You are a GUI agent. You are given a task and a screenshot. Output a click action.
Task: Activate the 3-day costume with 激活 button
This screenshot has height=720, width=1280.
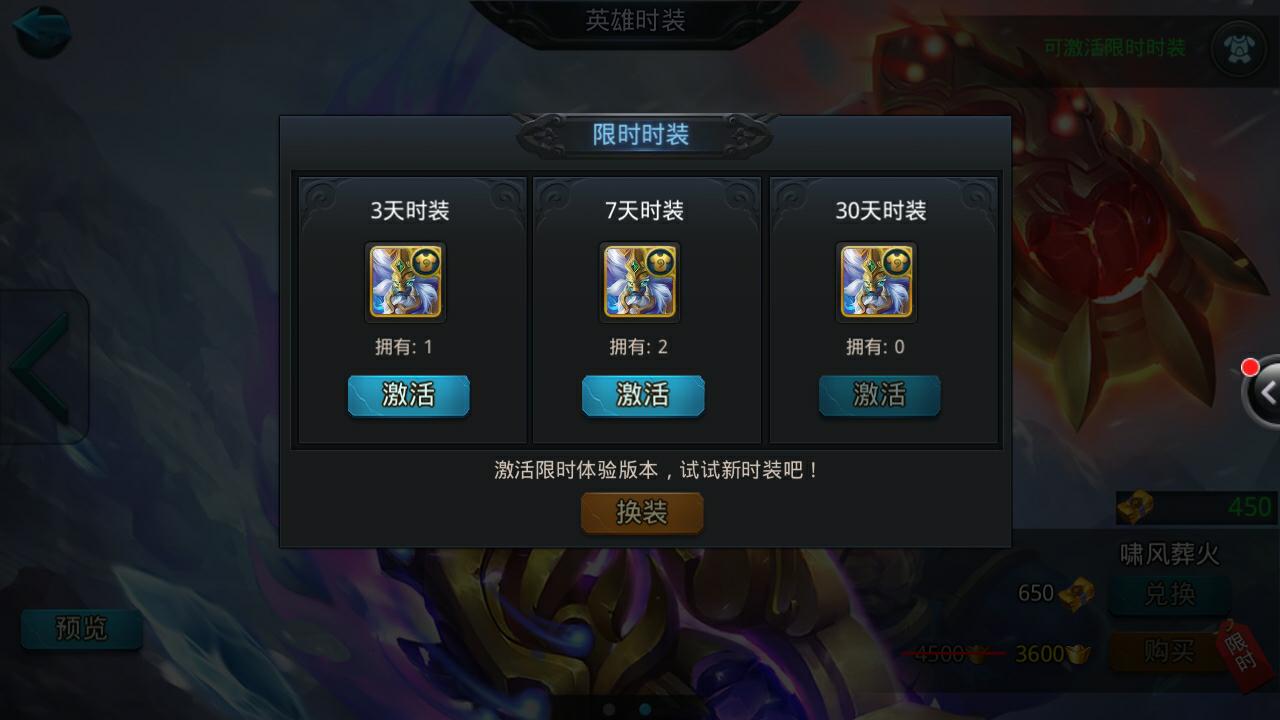[408, 396]
